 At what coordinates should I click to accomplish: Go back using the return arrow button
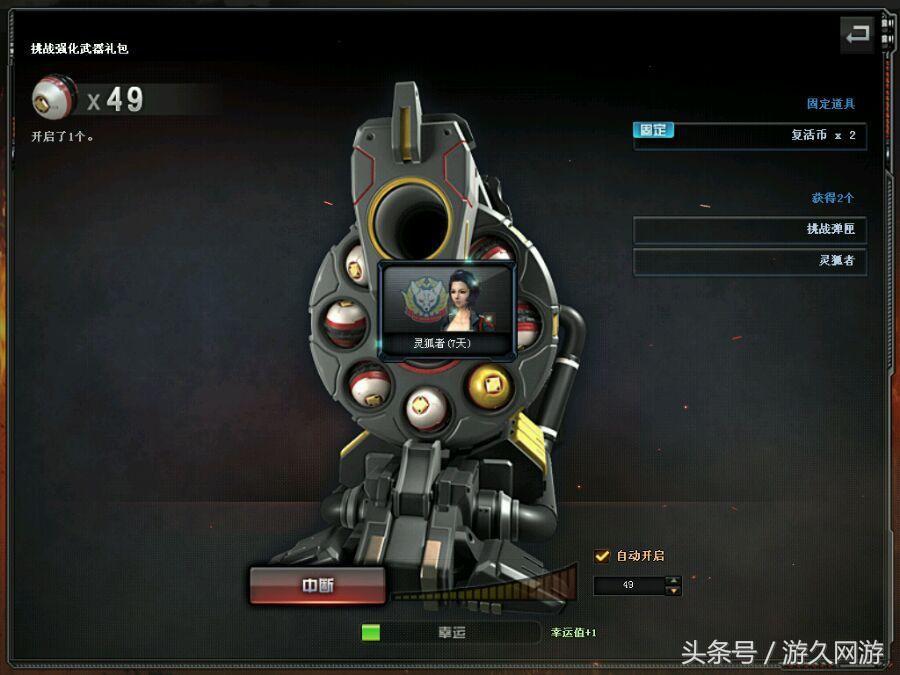[x=857, y=36]
